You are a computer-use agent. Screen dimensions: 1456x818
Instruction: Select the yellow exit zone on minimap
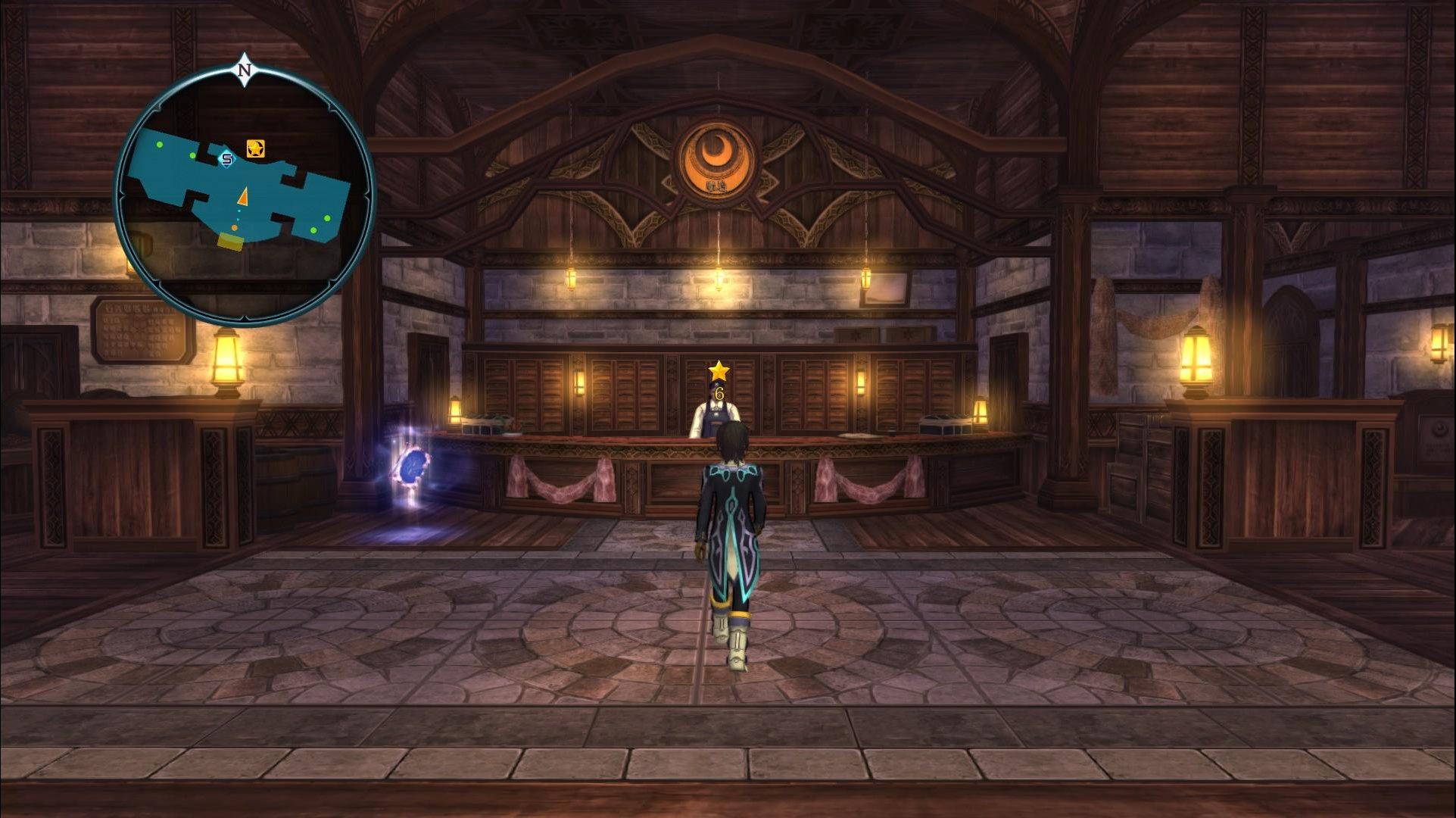(x=230, y=241)
